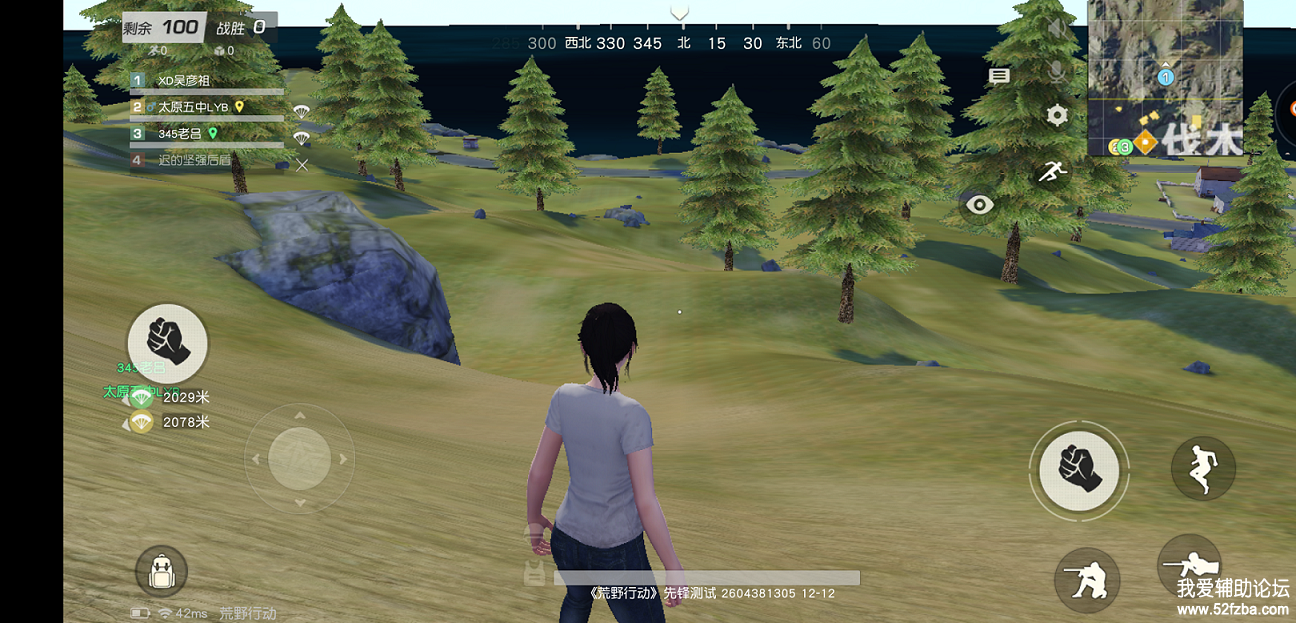Go prone with the lying soldier button
The image size is (1296, 623).
[x=1190, y=566]
